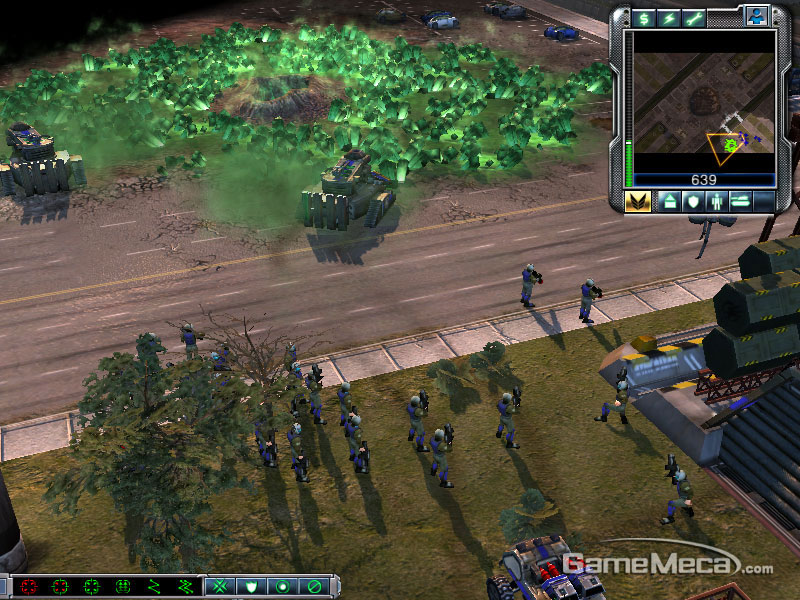Open the gold chevron tab
The image size is (800, 600).
tap(638, 202)
